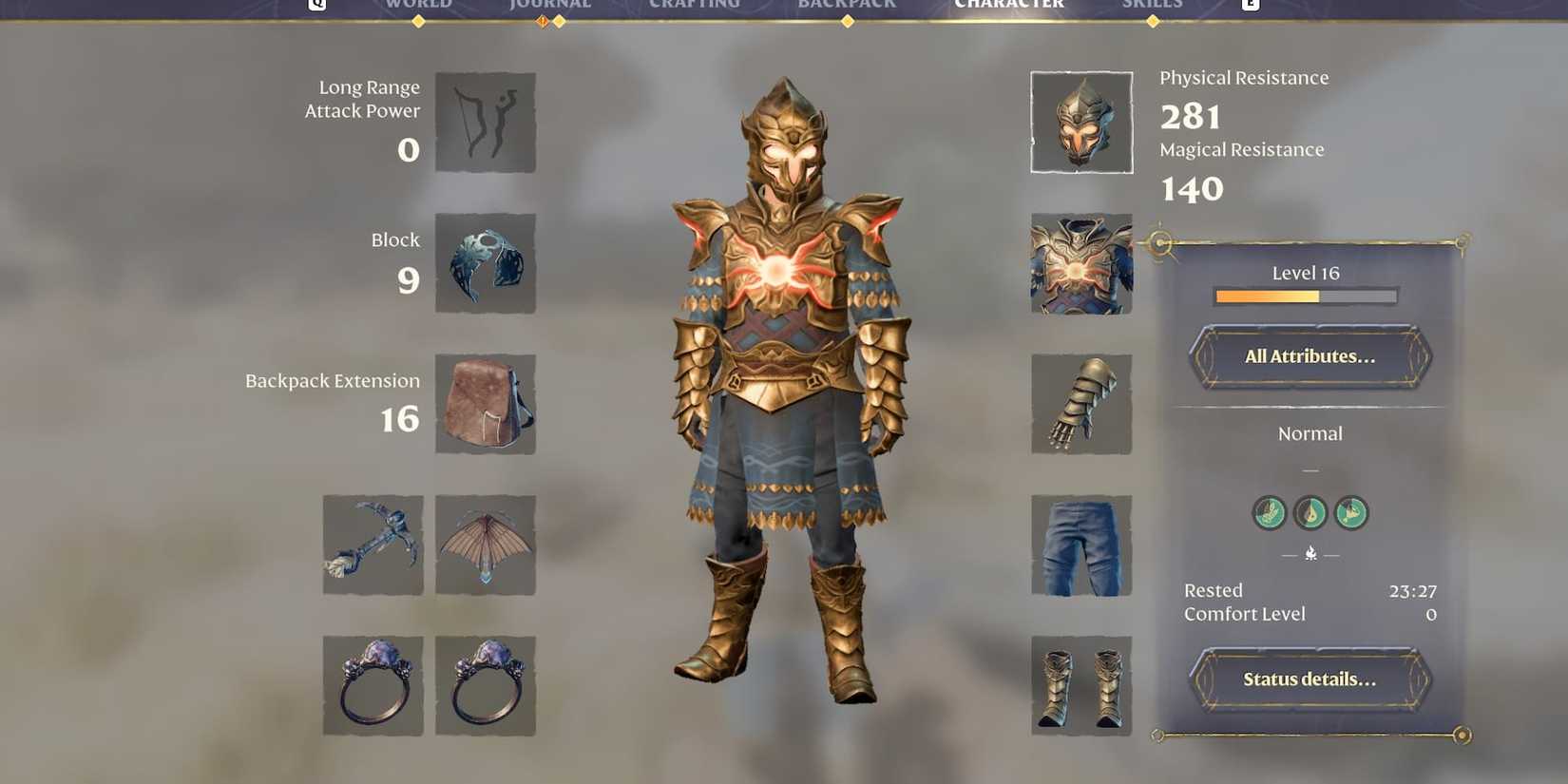Toggle the fish nutrition status indicator
Viewport: 1568px width, 784px height.
pos(1352,513)
